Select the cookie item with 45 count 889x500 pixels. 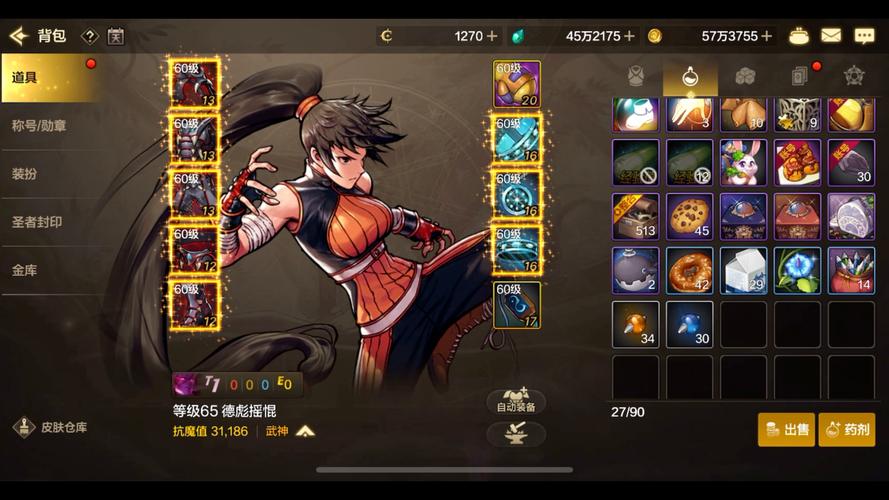(689, 216)
